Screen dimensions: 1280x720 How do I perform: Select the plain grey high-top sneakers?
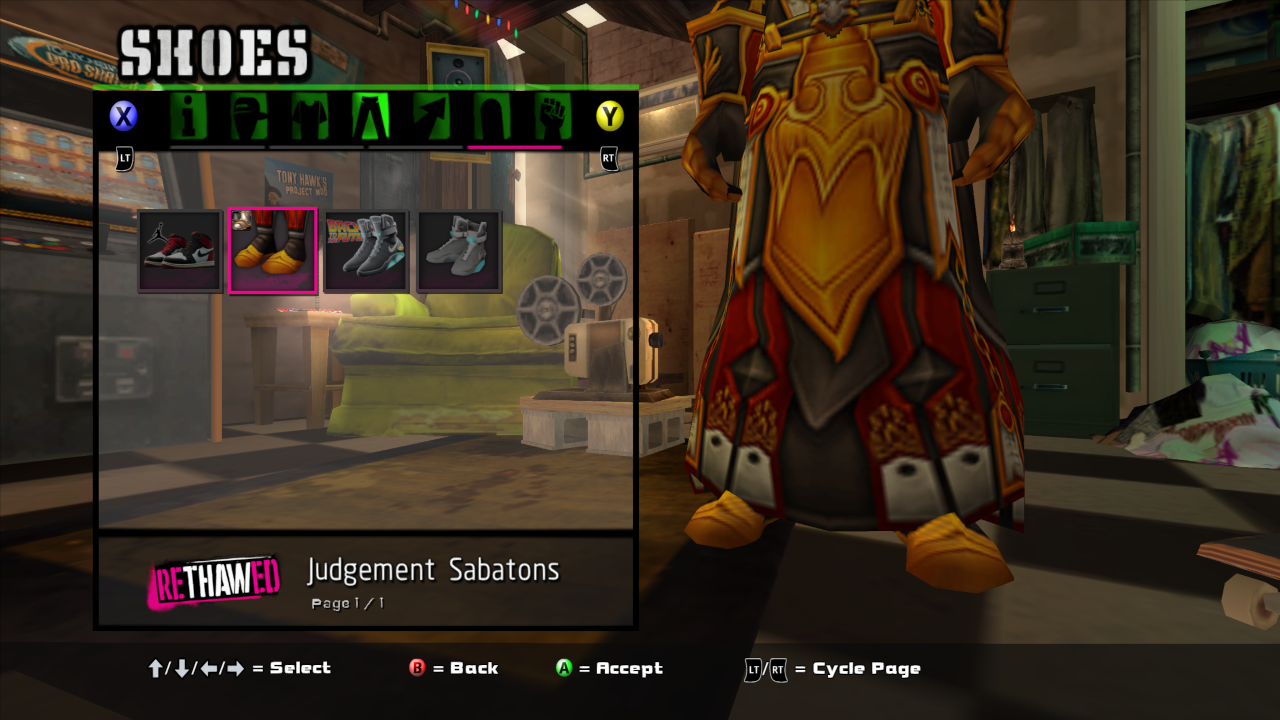459,251
